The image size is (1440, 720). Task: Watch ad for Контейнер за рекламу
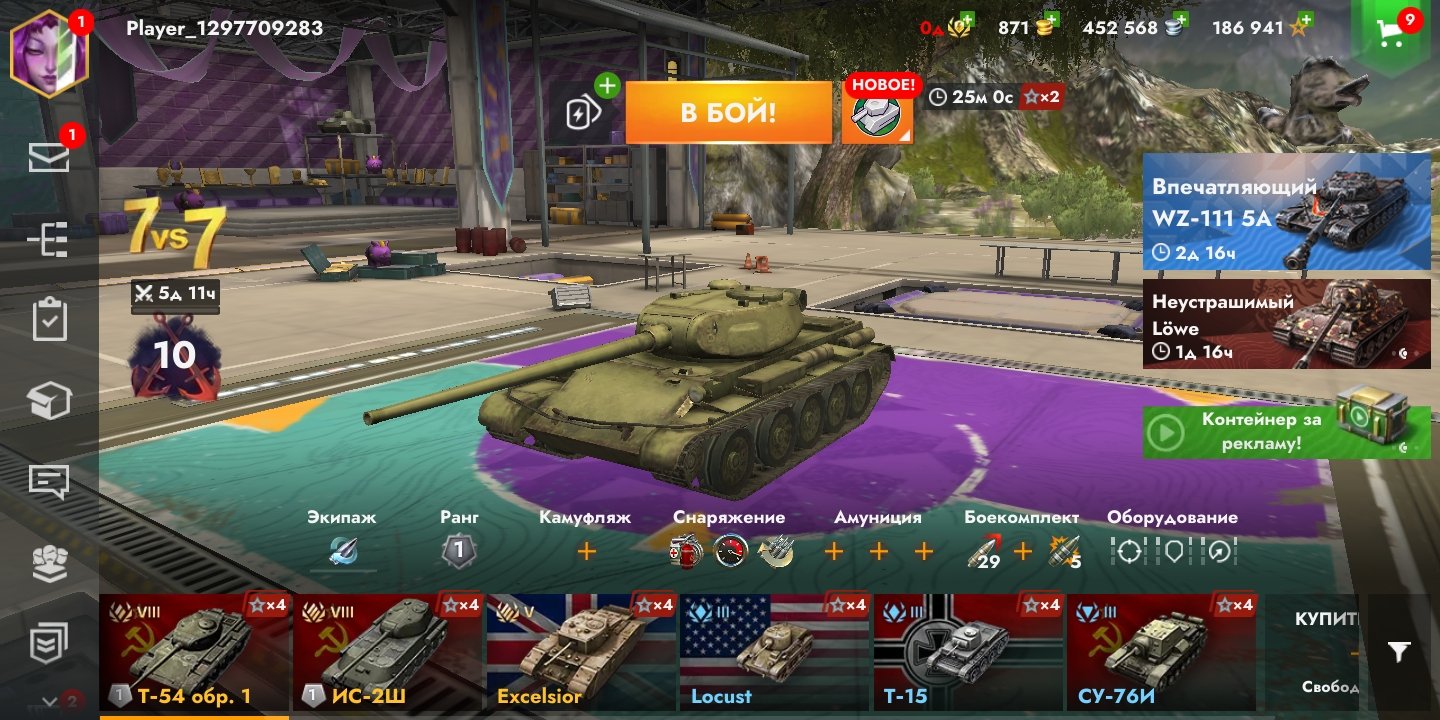[x=1286, y=433]
